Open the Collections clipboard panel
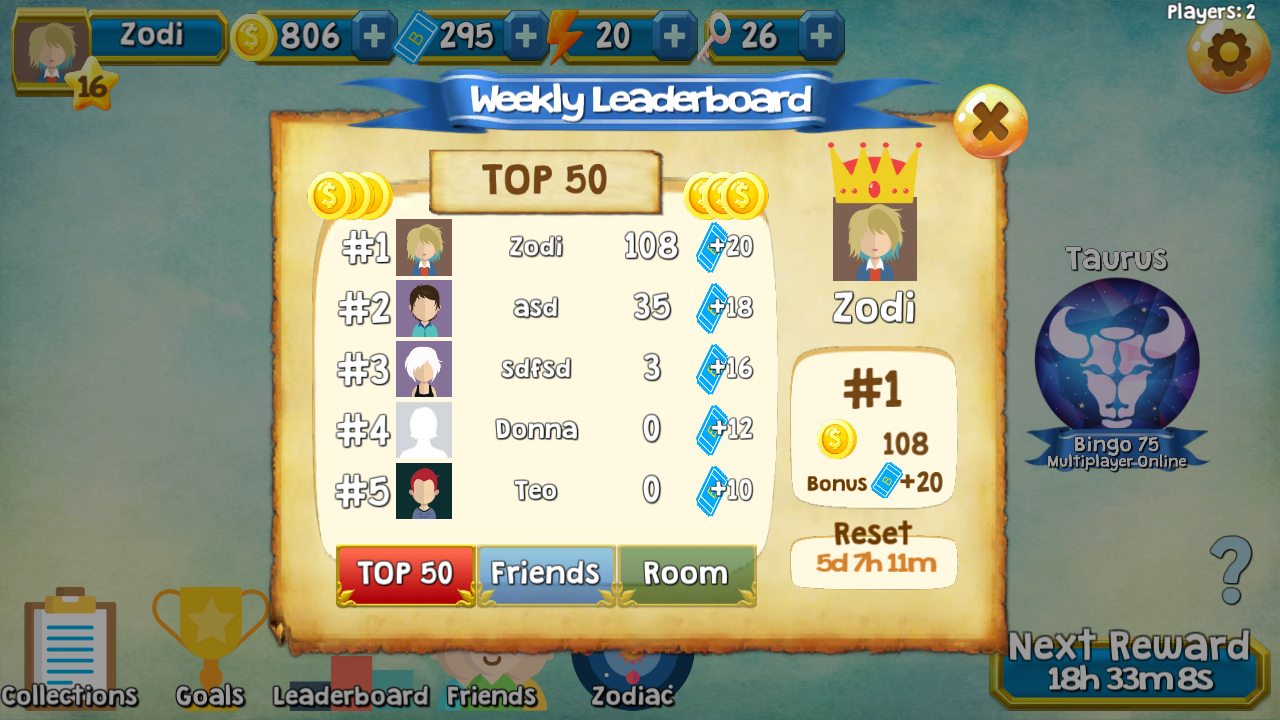 (x=70, y=650)
